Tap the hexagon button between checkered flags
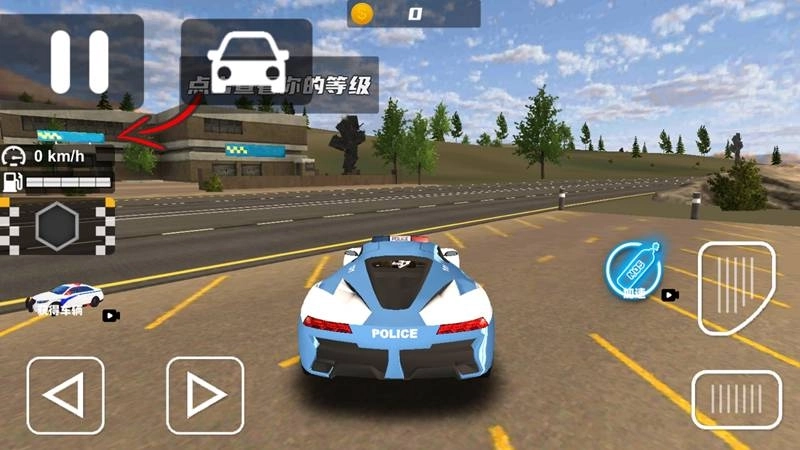 (x=58, y=226)
